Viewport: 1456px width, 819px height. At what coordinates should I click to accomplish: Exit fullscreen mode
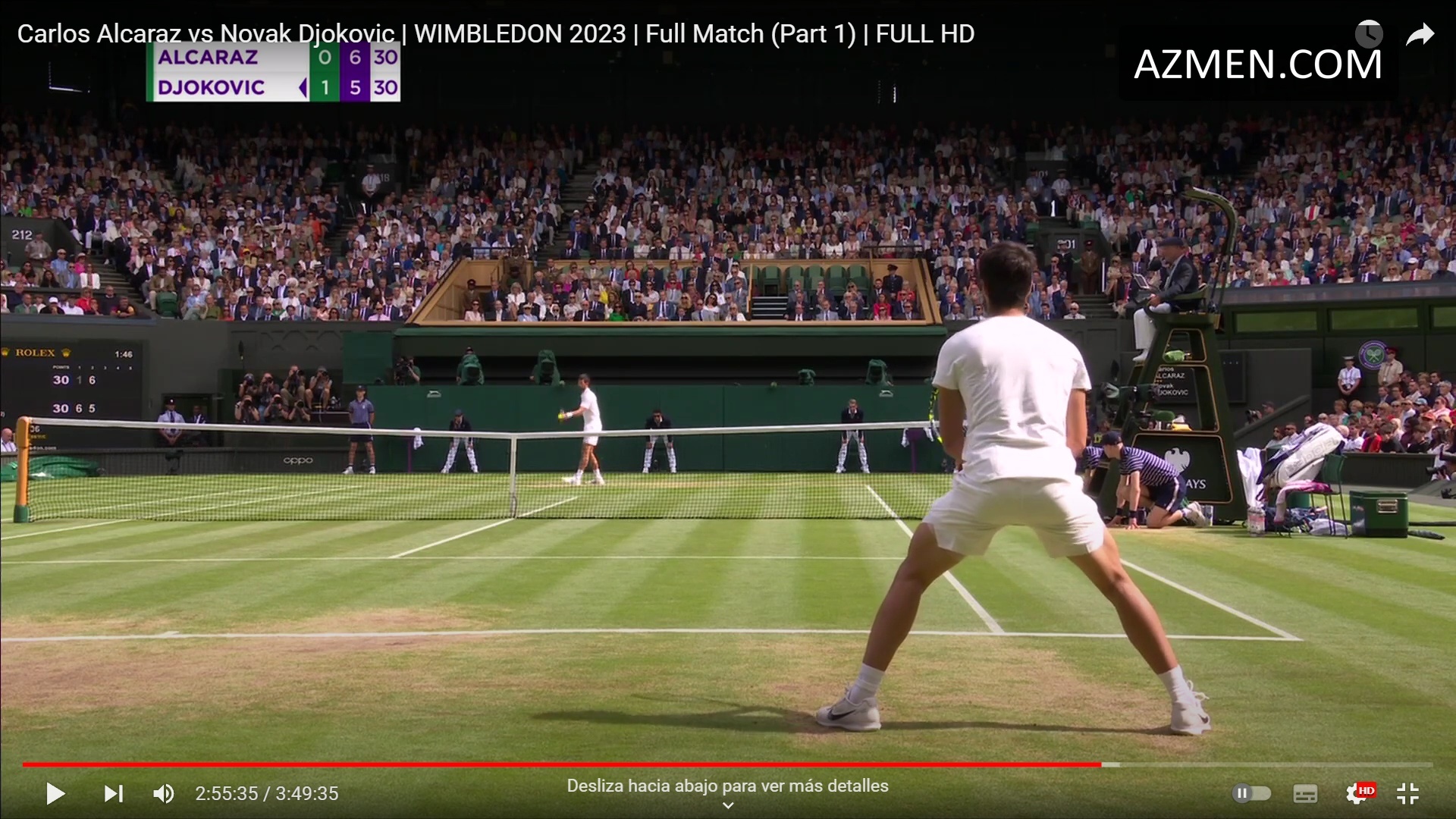(x=1407, y=793)
